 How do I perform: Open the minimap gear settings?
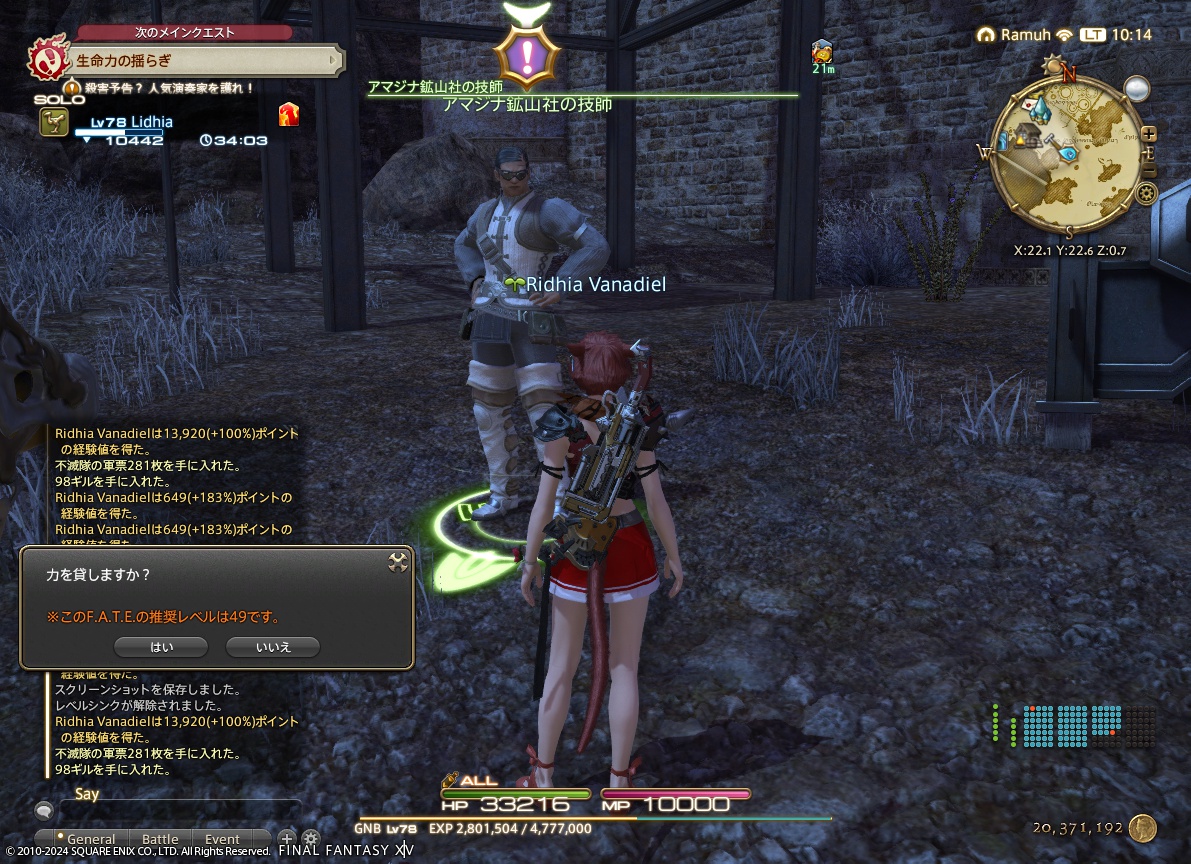coord(1145,193)
